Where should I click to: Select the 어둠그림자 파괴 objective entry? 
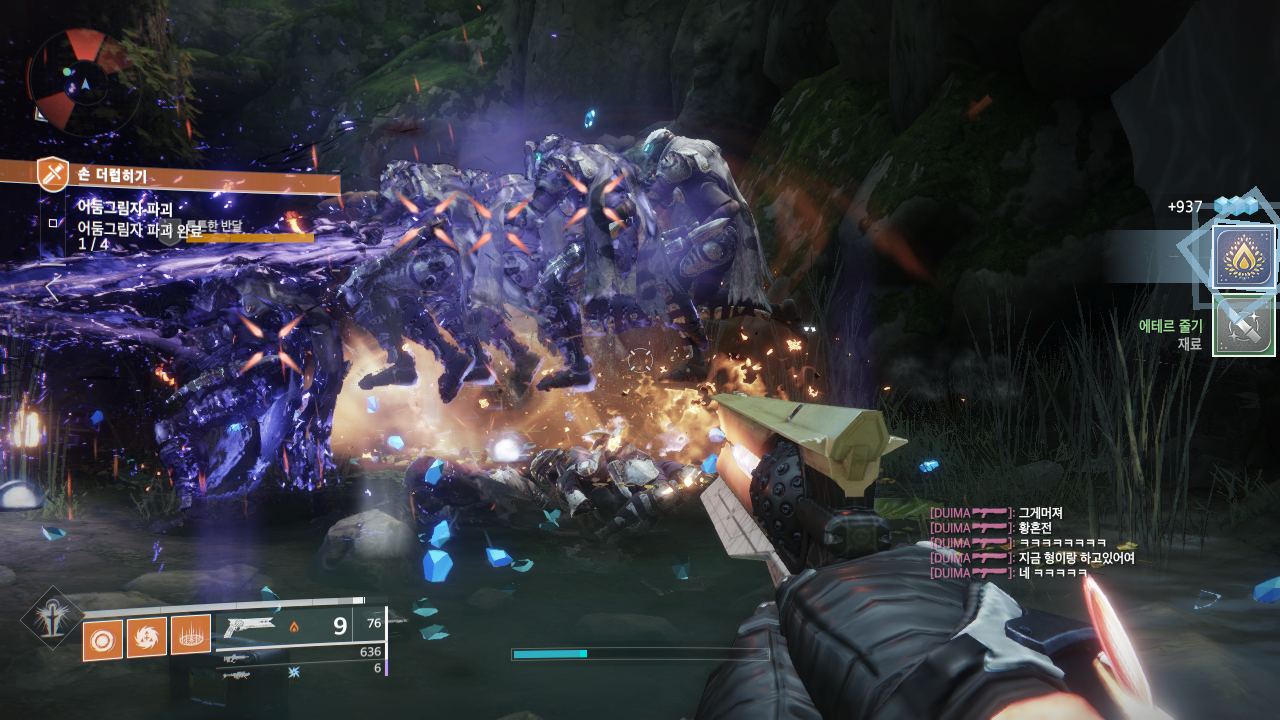tap(125, 208)
